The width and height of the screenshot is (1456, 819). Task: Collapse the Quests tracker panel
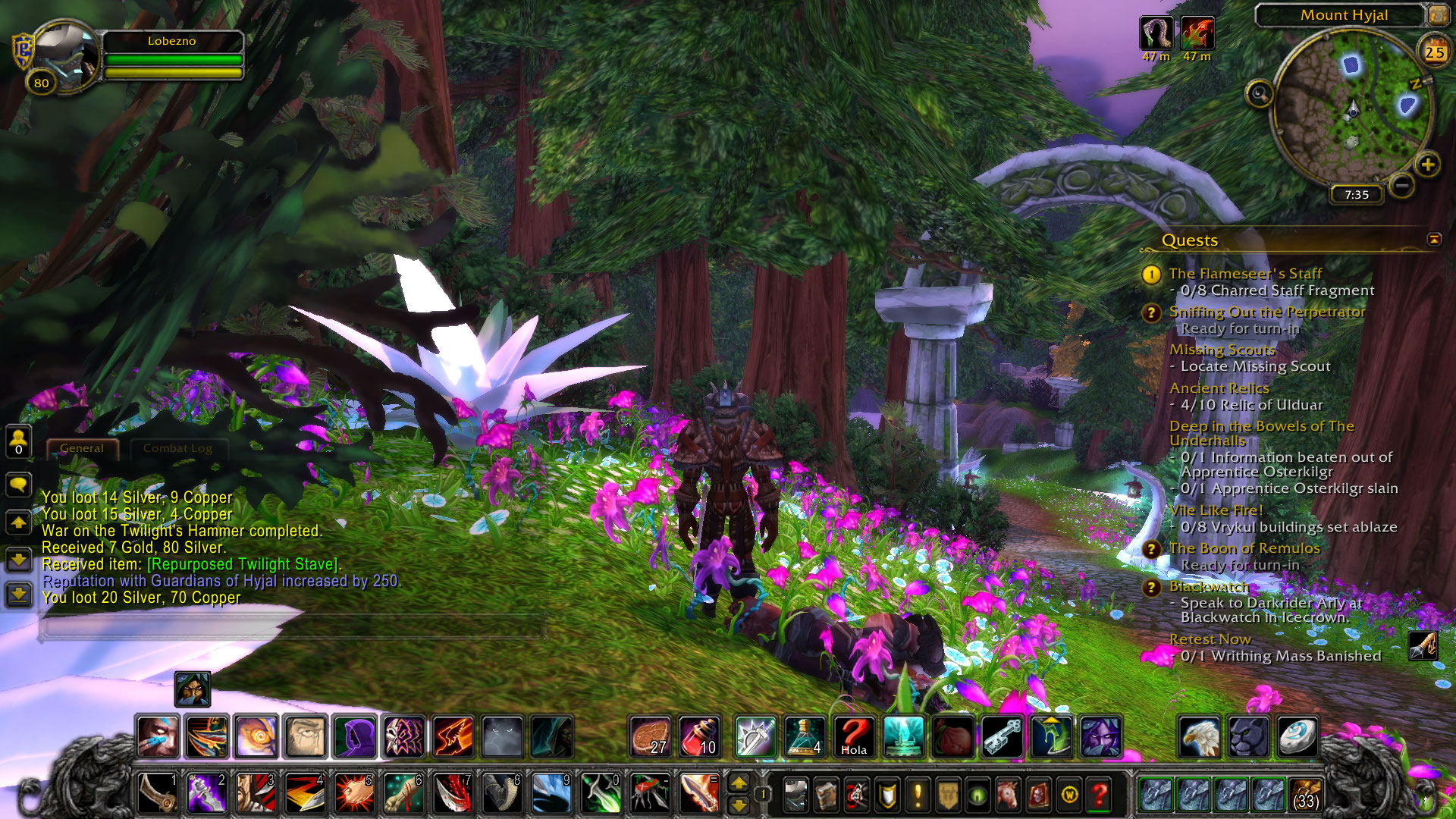pyautogui.click(x=1434, y=240)
